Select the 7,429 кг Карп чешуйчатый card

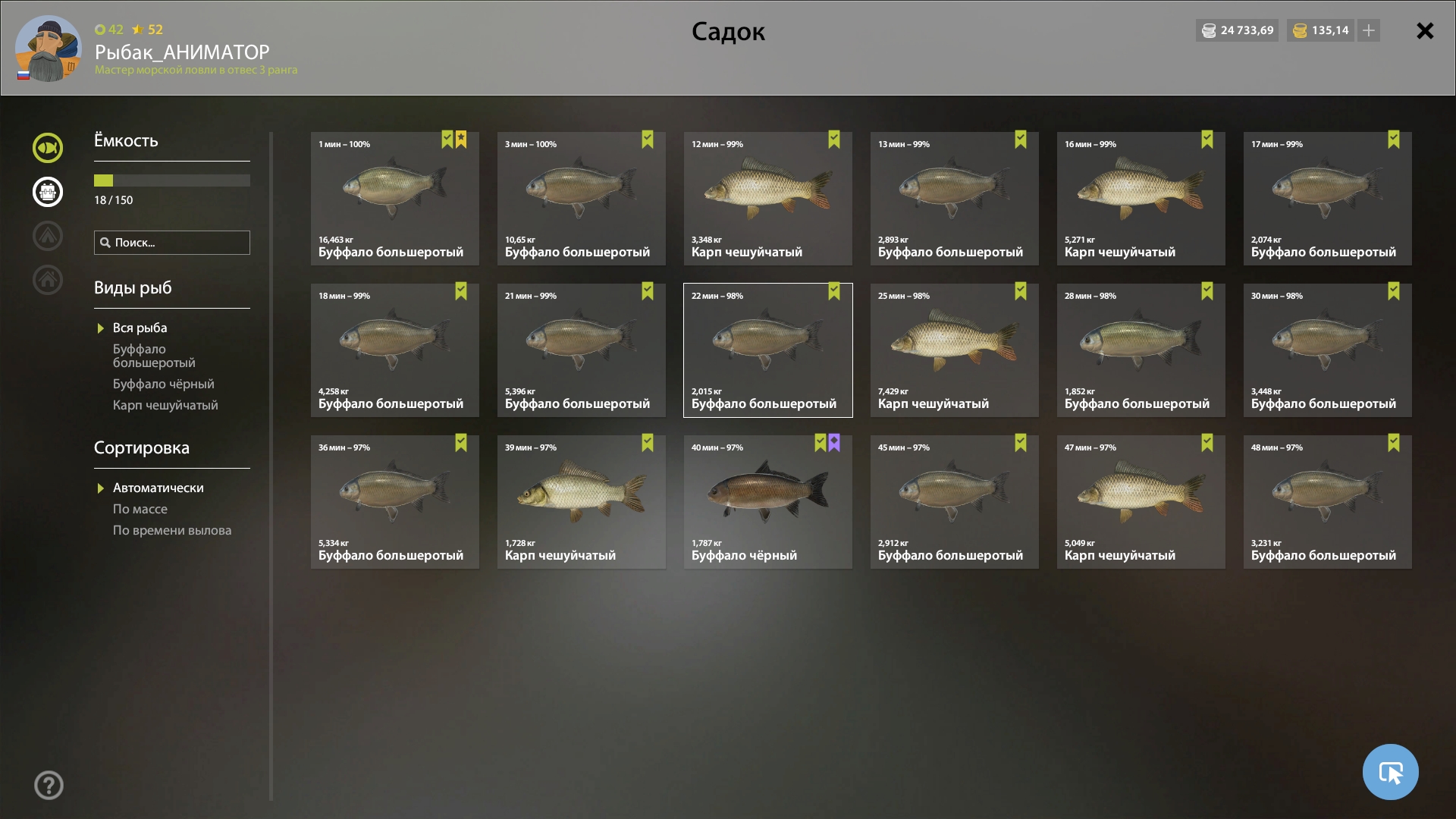click(x=954, y=350)
